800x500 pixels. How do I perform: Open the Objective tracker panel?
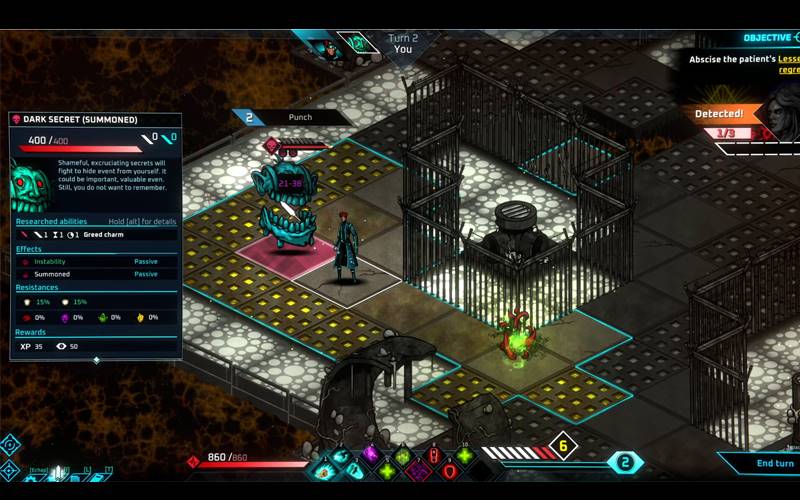(x=765, y=38)
